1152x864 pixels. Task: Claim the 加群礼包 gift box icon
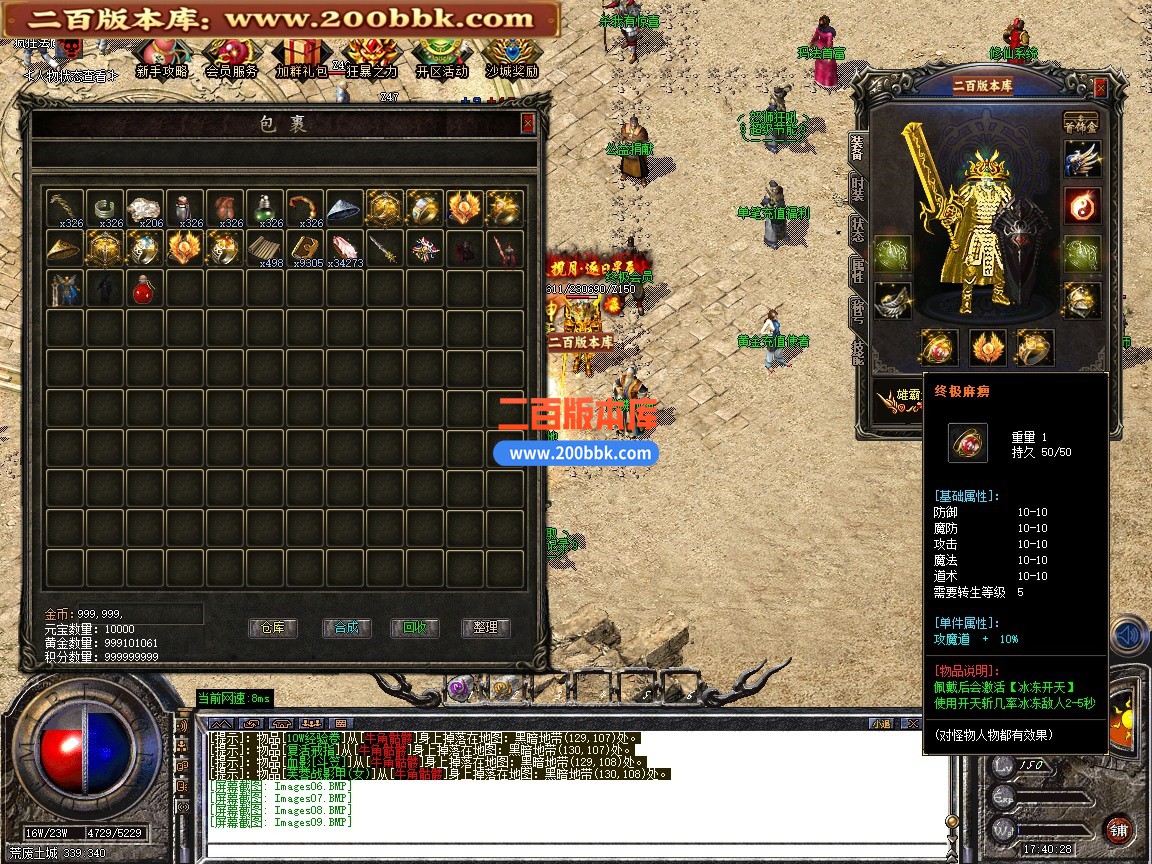tap(301, 58)
